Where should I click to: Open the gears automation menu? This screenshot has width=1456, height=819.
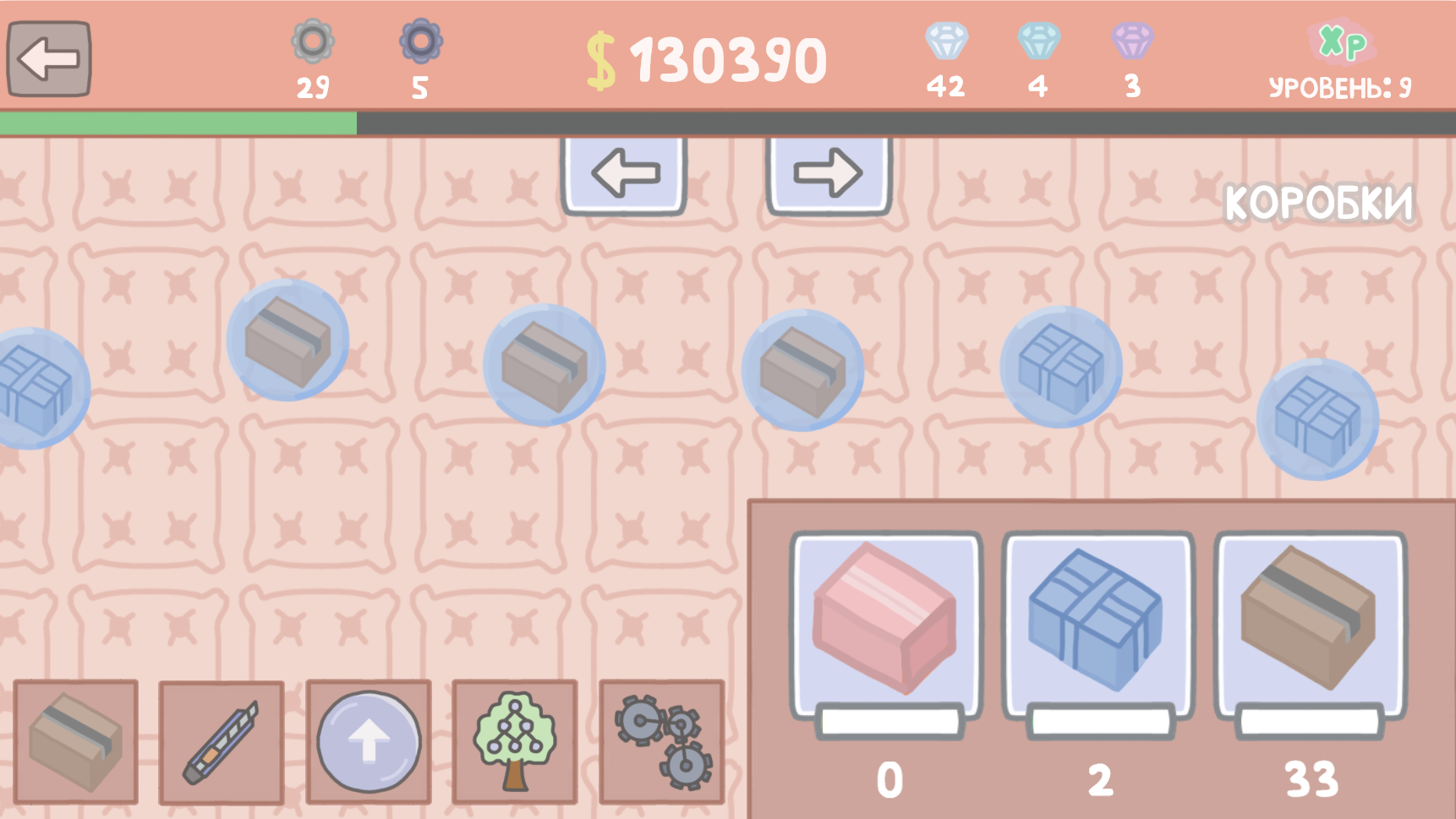click(x=662, y=742)
